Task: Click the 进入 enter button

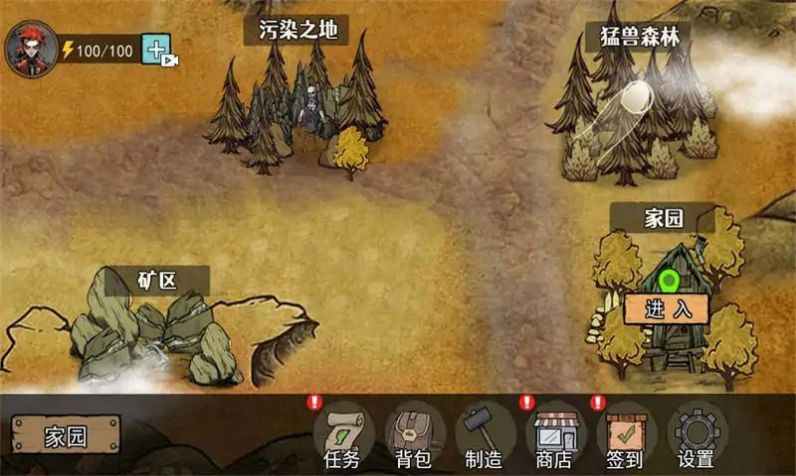Action: 667,309
